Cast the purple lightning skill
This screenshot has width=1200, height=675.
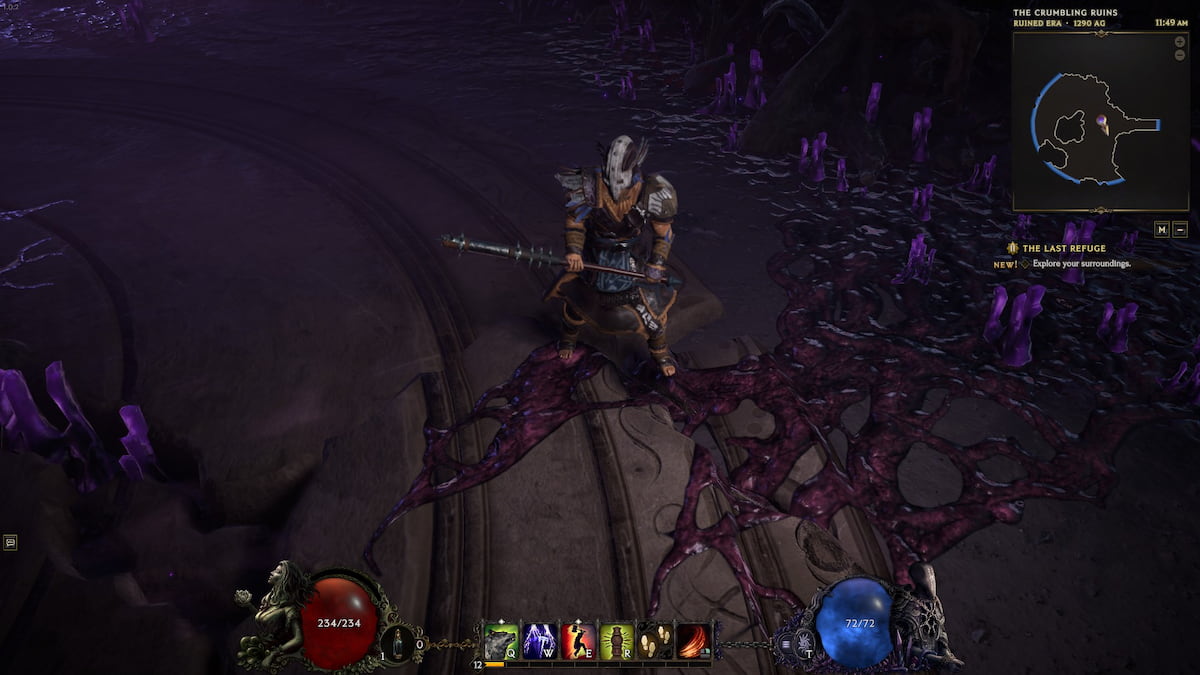coord(540,640)
